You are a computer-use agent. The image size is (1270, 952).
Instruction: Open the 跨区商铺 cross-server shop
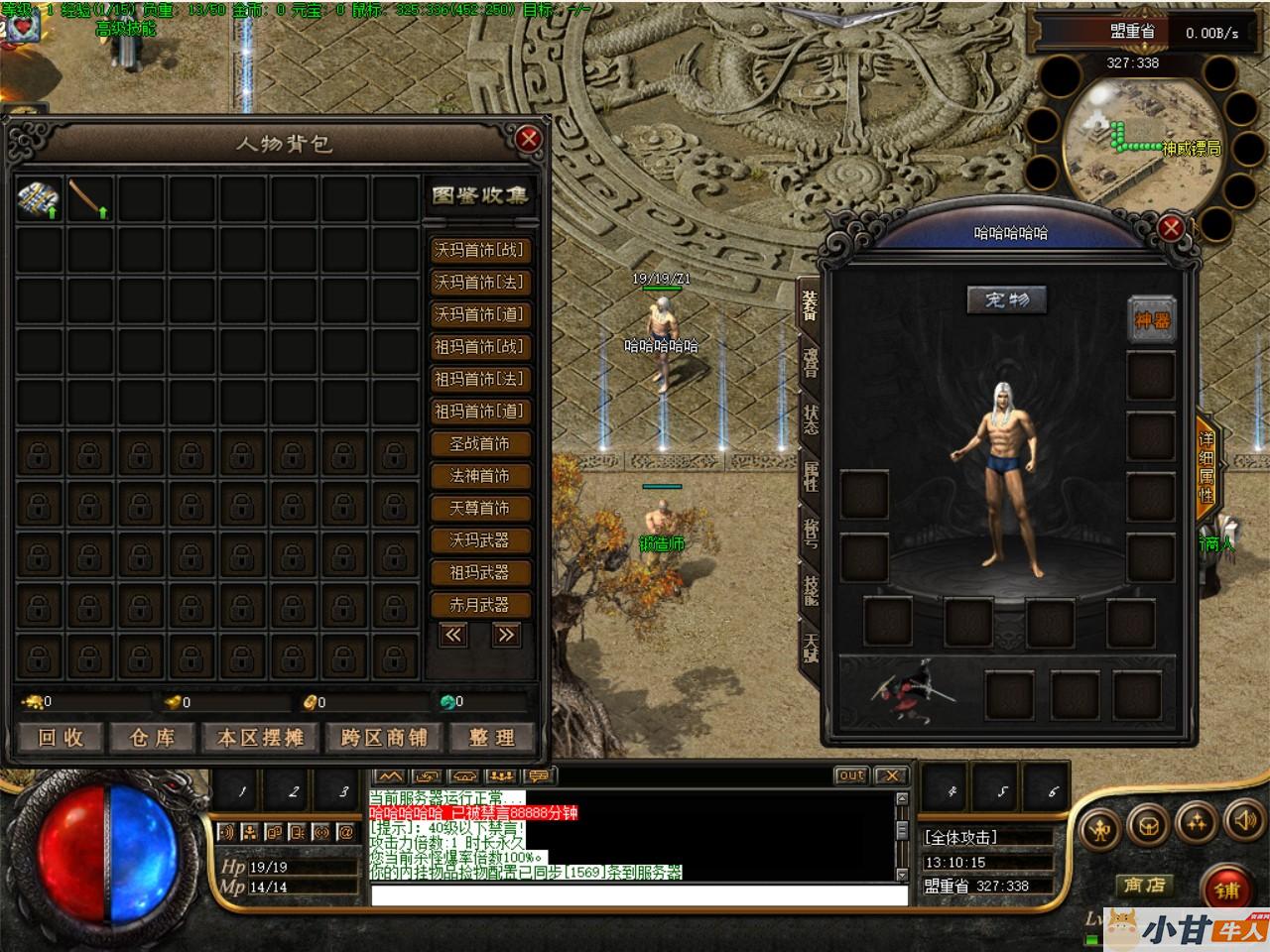point(383,738)
